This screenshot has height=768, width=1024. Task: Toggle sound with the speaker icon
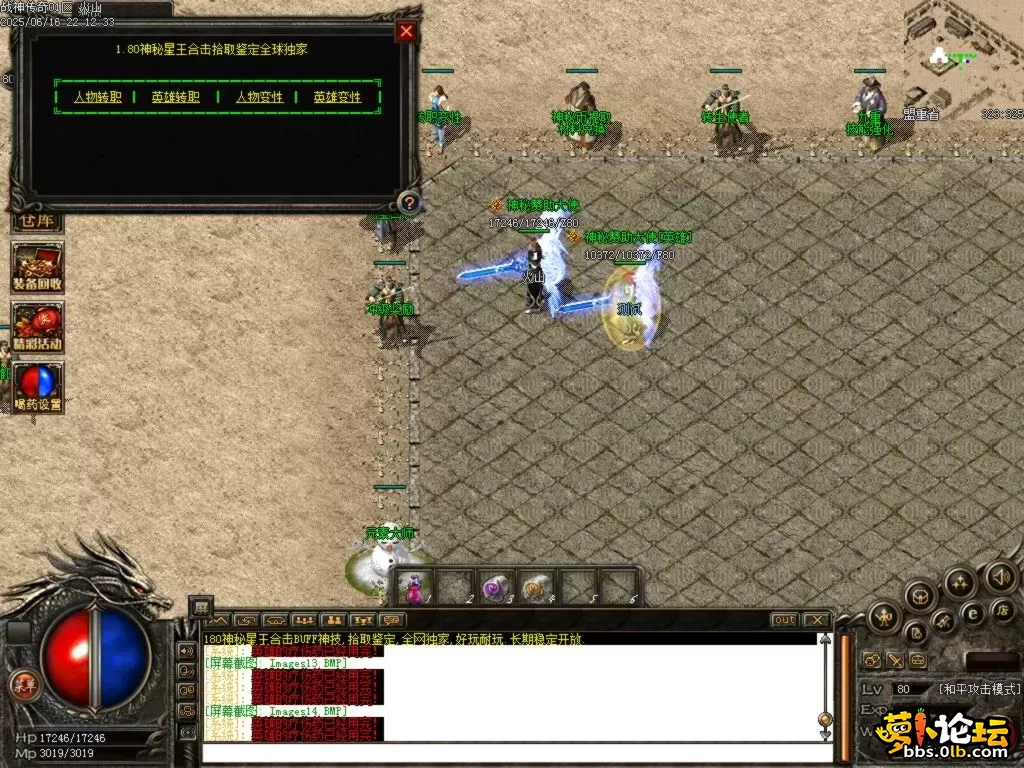pos(1001,576)
